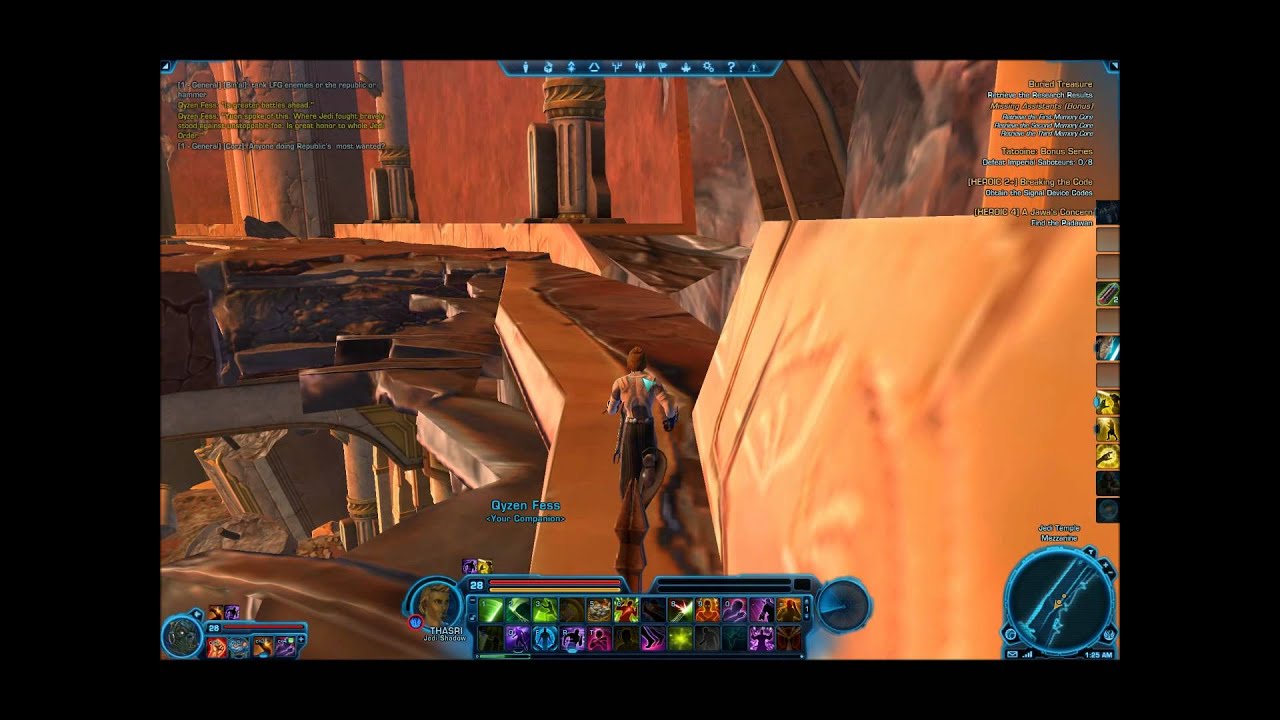Select the Breaking the Code heroic quest
The width and height of the screenshot is (1280, 720).
click(x=1030, y=181)
